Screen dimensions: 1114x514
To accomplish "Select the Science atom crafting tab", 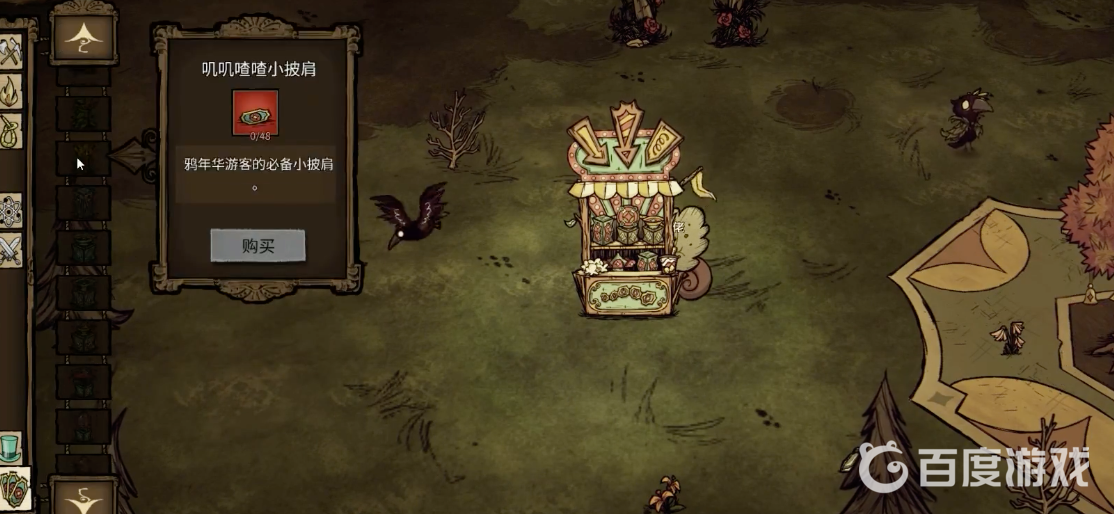I will (10, 210).
